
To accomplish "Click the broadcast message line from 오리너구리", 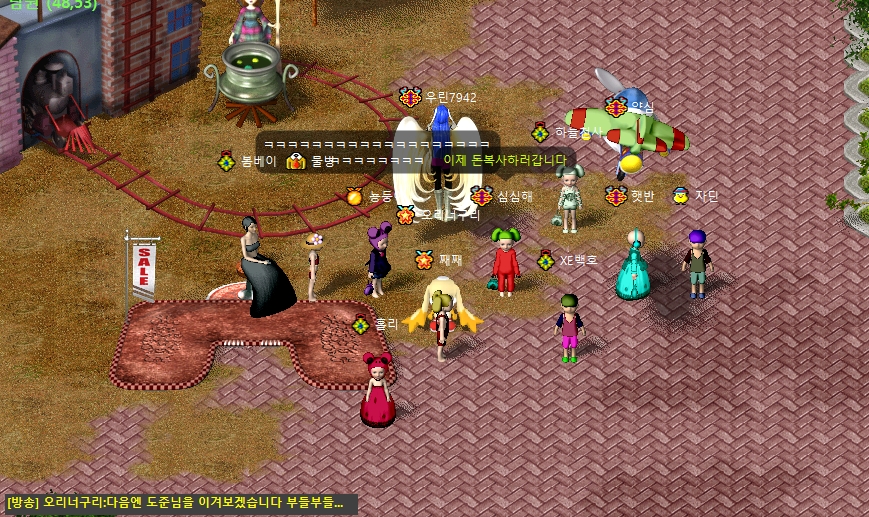I will pyautogui.click(x=180, y=503).
